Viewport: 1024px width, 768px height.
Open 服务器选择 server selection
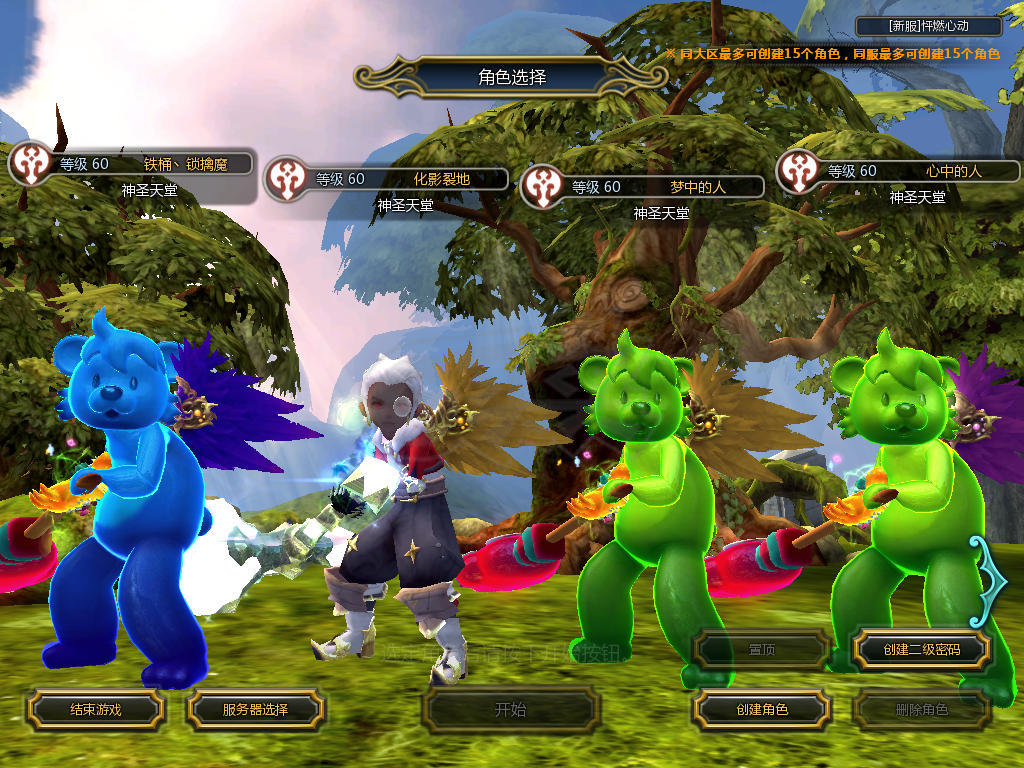pos(255,710)
